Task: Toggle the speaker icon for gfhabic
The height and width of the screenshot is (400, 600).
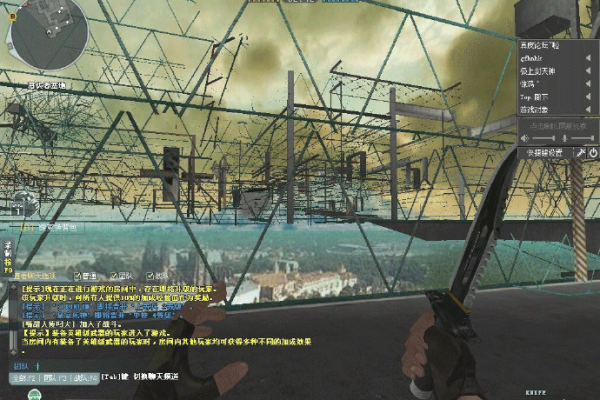Action: pyautogui.click(x=589, y=60)
